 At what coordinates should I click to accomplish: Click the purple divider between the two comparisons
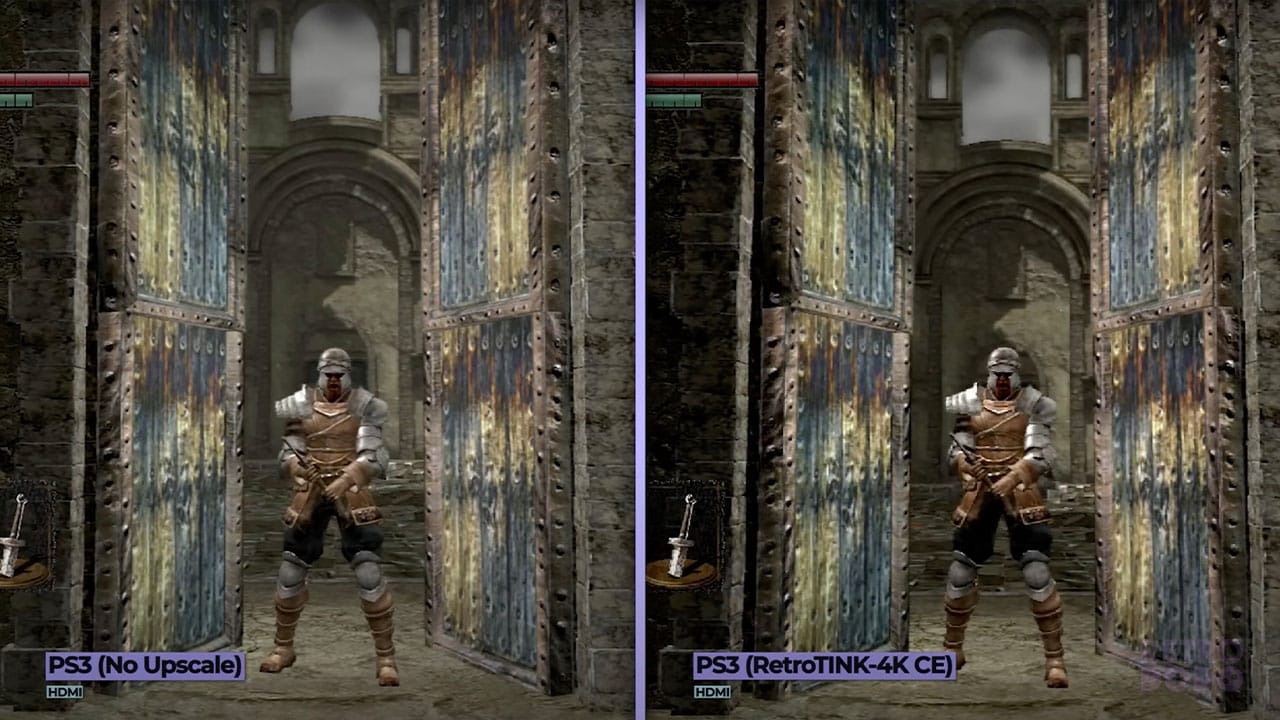[640, 360]
